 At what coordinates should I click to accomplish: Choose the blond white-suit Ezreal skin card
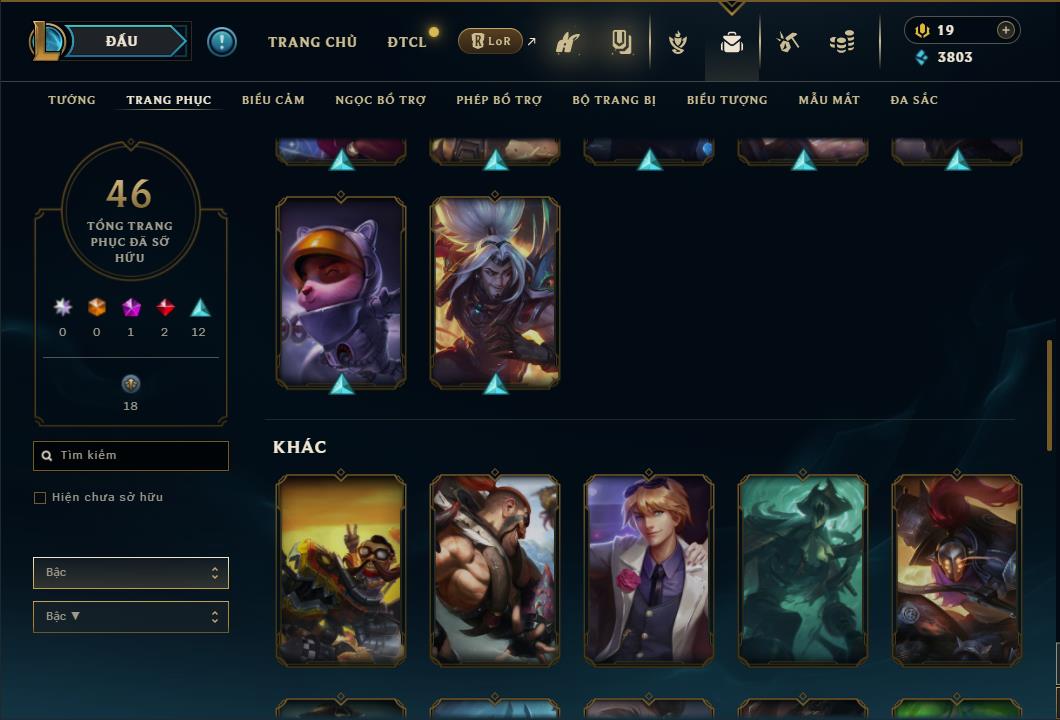[x=649, y=569]
